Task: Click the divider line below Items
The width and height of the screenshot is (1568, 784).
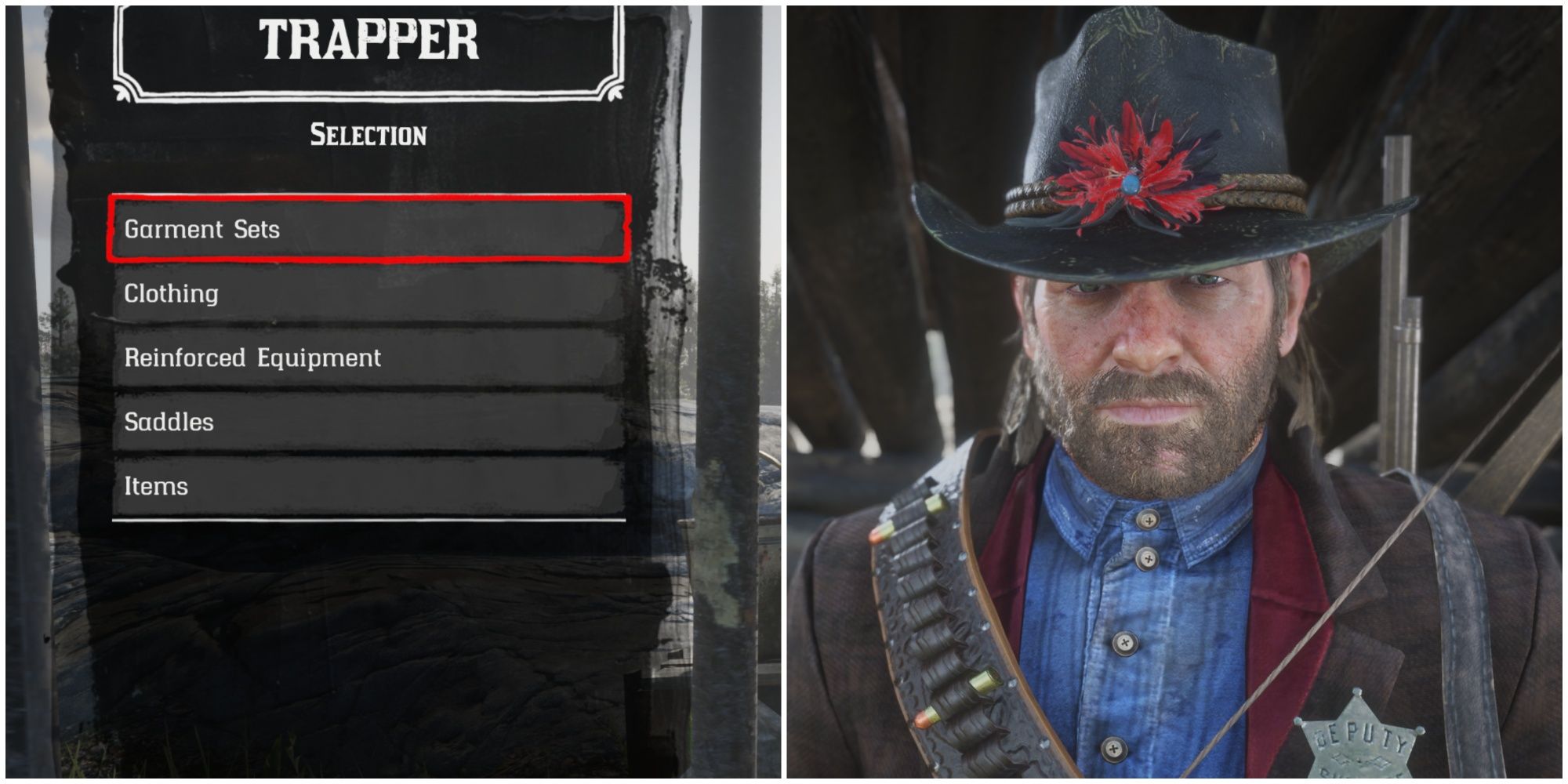Action: (x=368, y=520)
